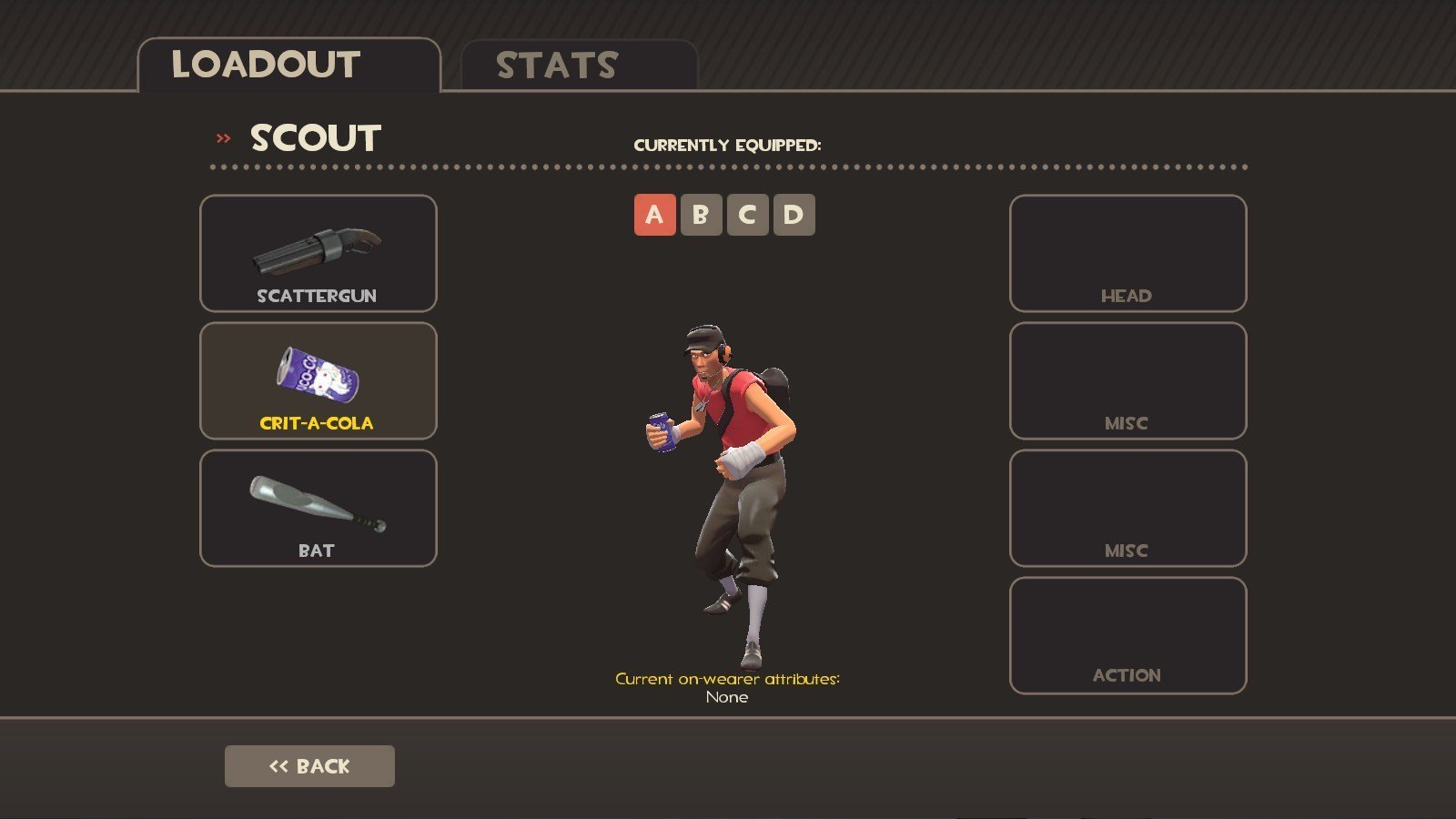Screen dimensions: 1456x819
Task: Go back with the Back button
Action: click(309, 766)
